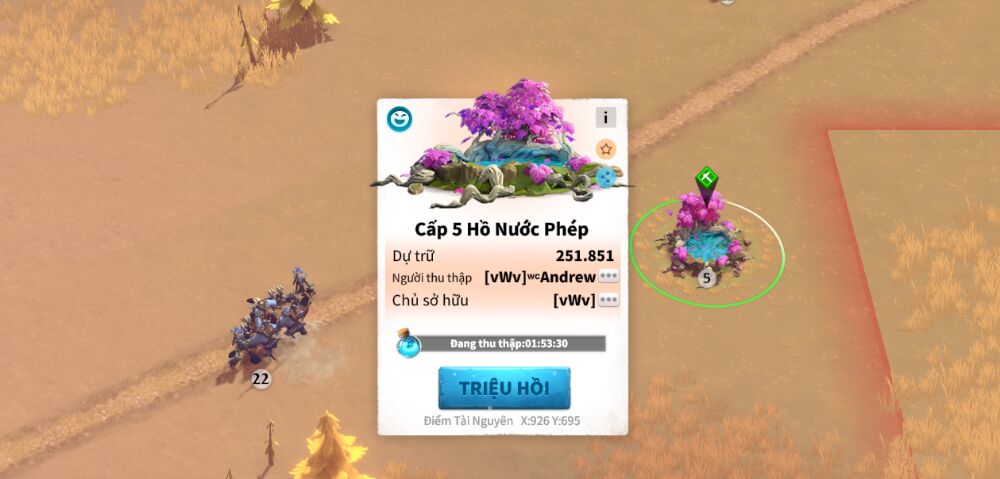Image resolution: width=1000 pixels, height=479 pixels.
Task: Bookmark this location with the star icon
Action: click(606, 149)
